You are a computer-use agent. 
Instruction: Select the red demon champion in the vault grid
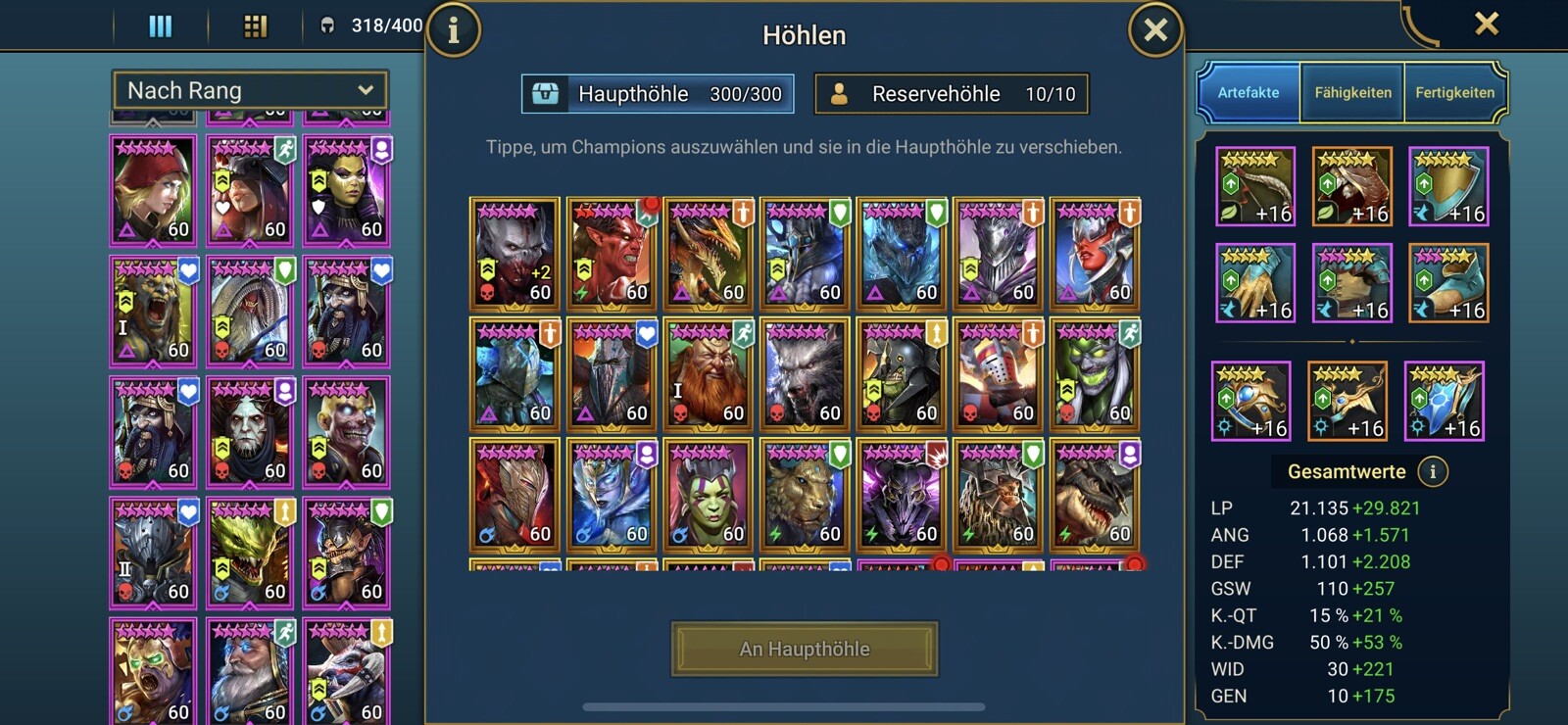(x=612, y=255)
